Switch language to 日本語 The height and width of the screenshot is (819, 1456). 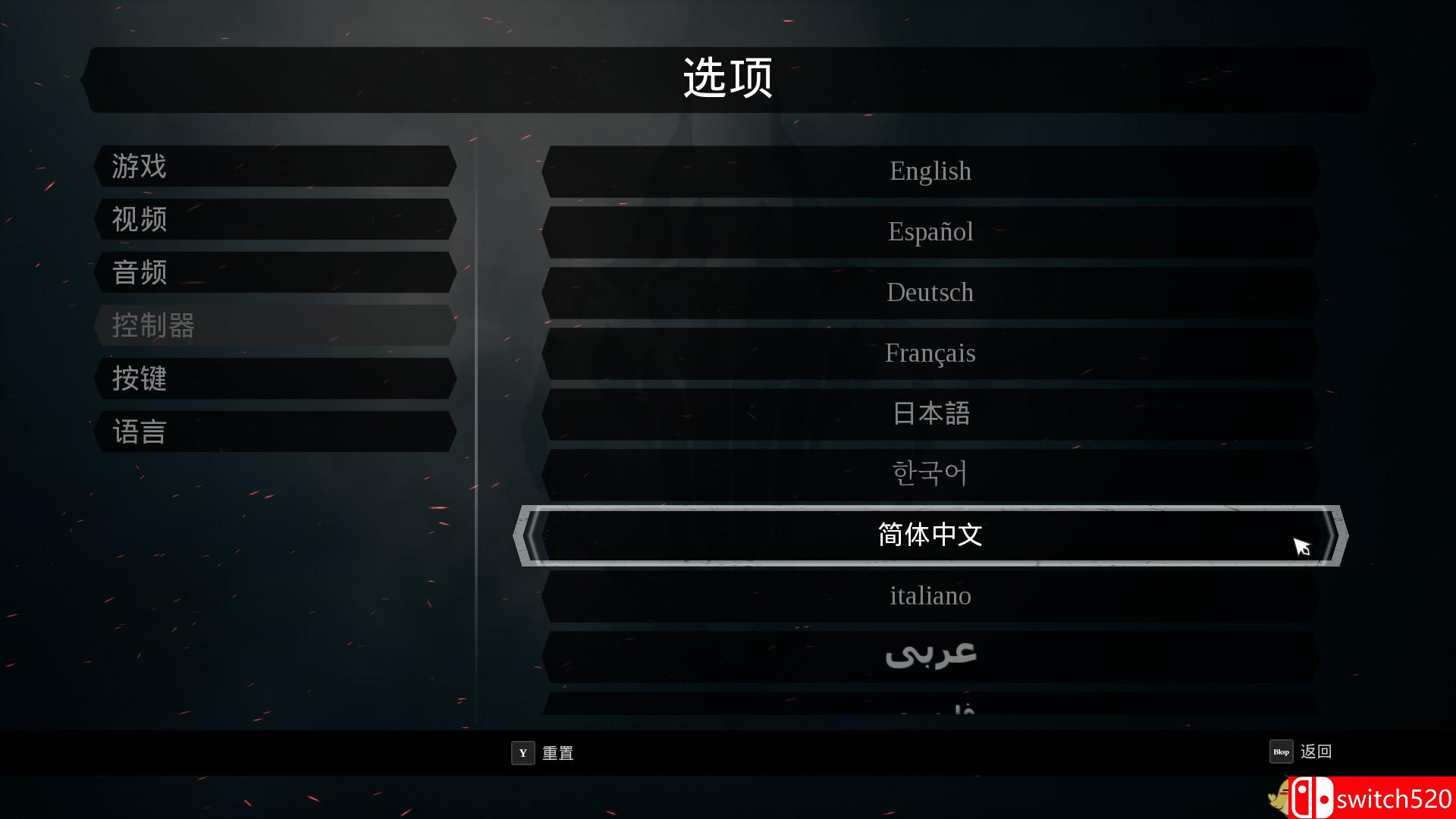pos(930,413)
